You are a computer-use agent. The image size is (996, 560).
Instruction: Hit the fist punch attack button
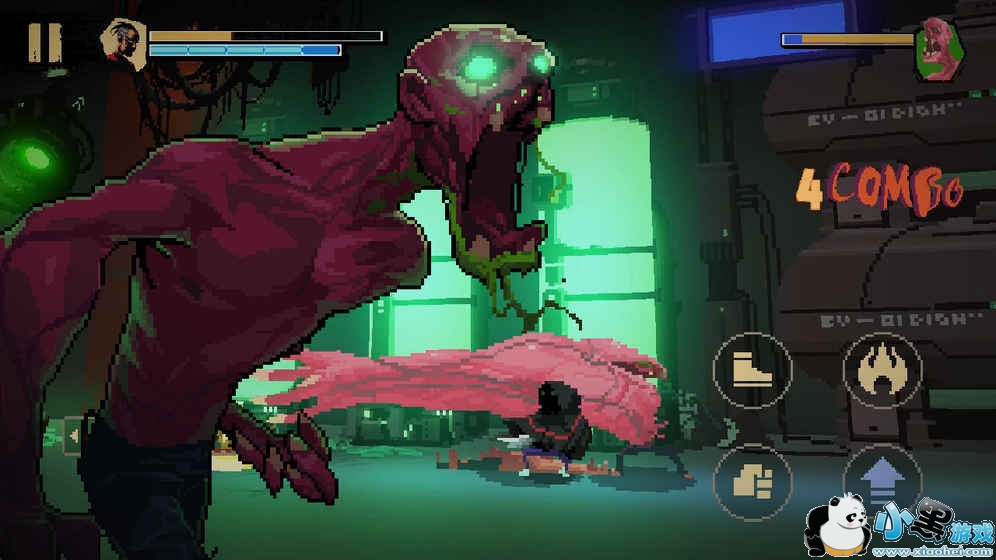(752, 482)
